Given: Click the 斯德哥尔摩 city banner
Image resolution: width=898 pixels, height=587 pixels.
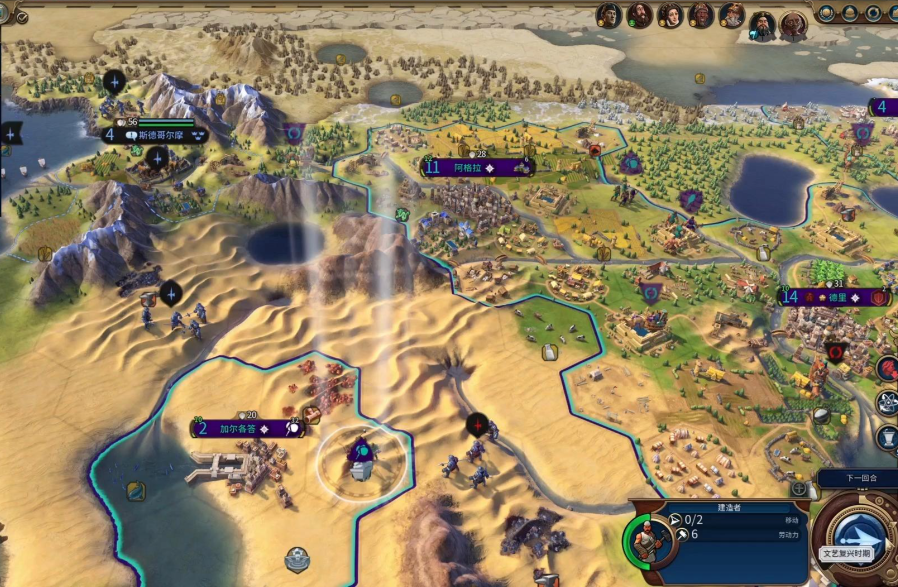Looking at the screenshot, I should pyautogui.click(x=155, y=134).
